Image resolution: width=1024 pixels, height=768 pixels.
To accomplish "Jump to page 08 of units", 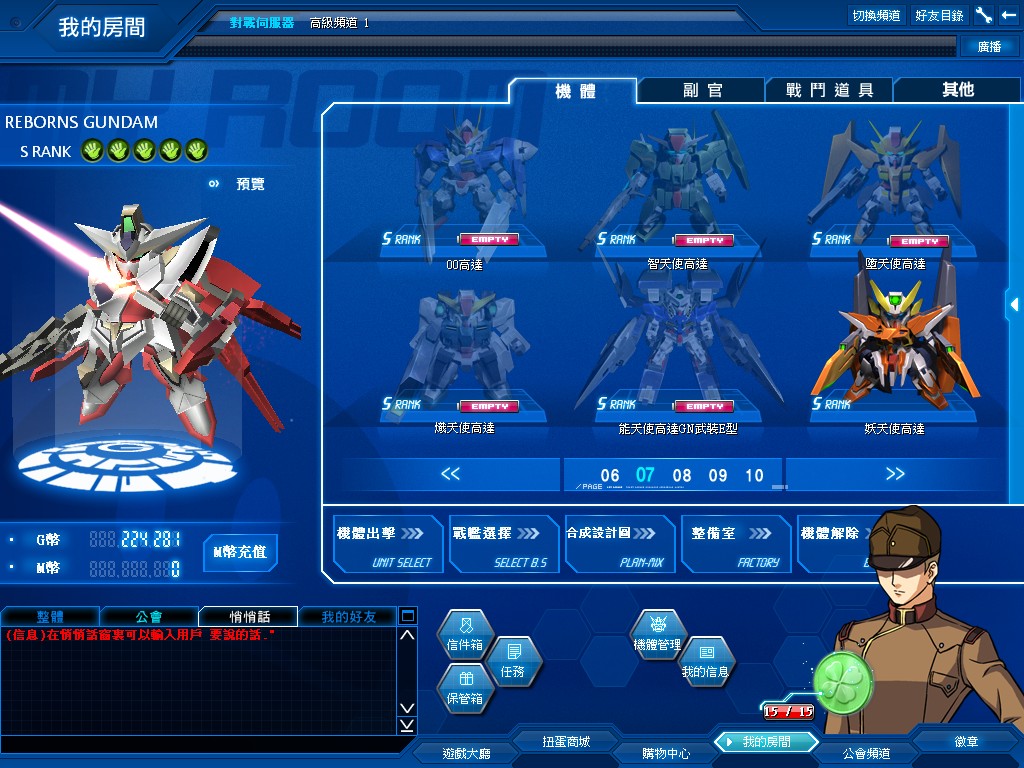I will pos(682,476).
